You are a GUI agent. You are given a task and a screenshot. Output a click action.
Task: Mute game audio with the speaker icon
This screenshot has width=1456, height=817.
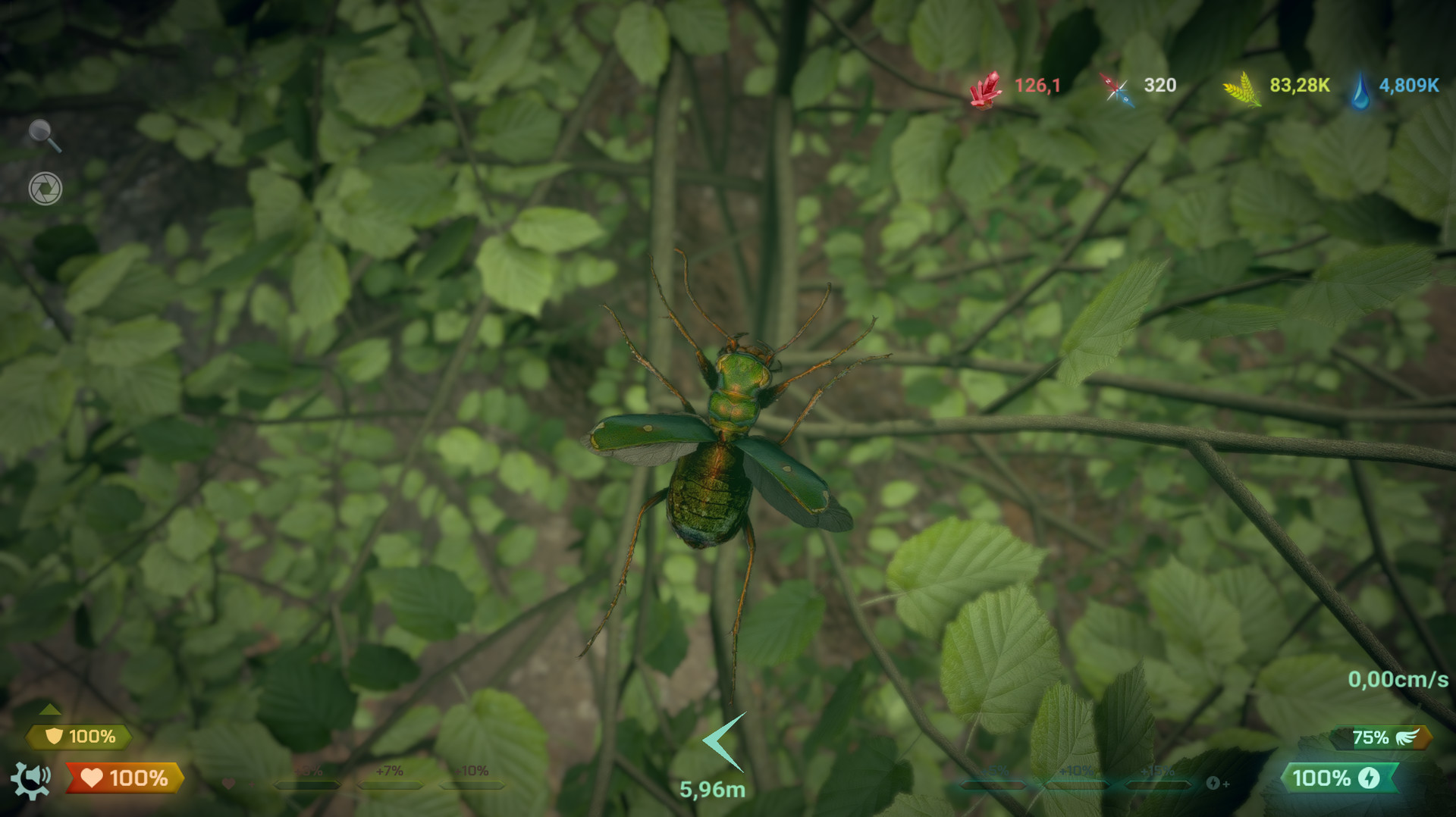pos(38,773)
